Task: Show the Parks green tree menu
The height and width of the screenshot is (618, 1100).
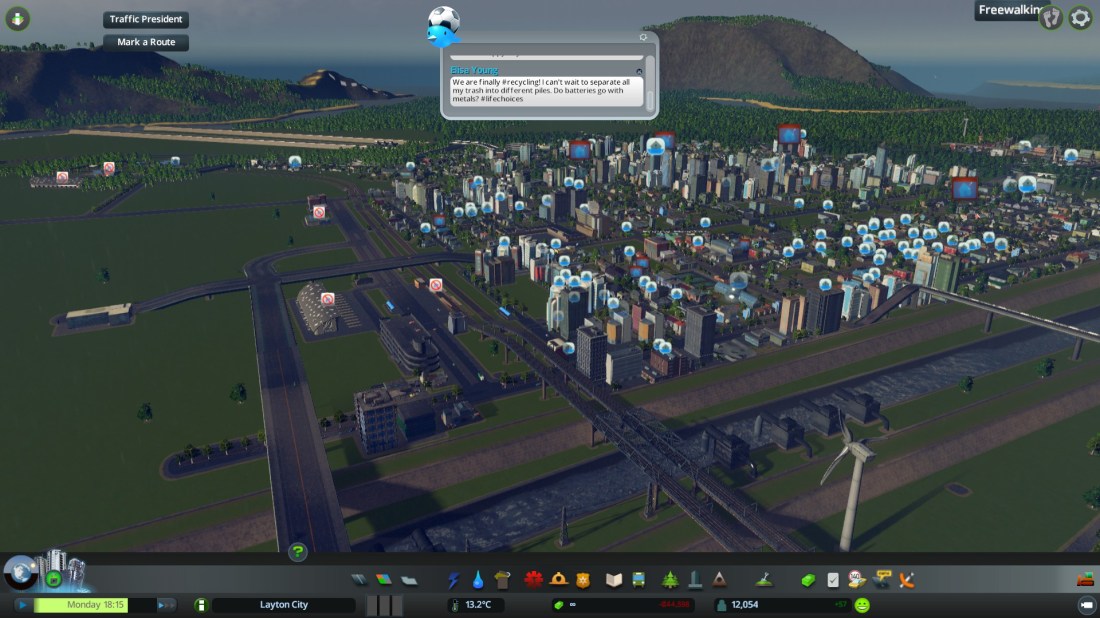Action: point(669,580)
